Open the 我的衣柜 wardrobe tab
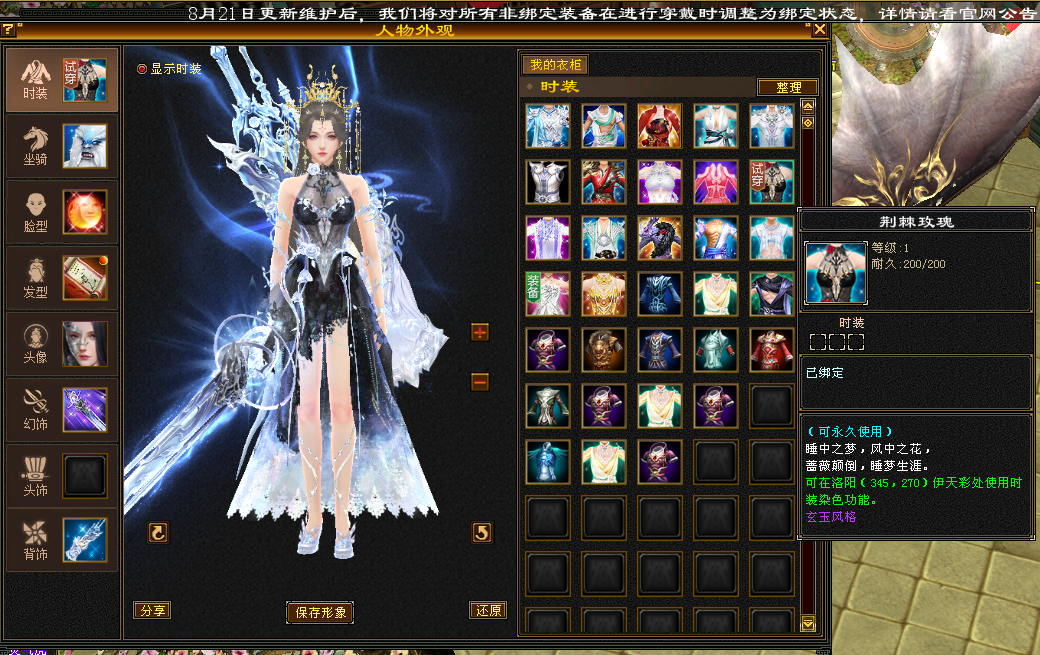 click(x=555, y=65)
